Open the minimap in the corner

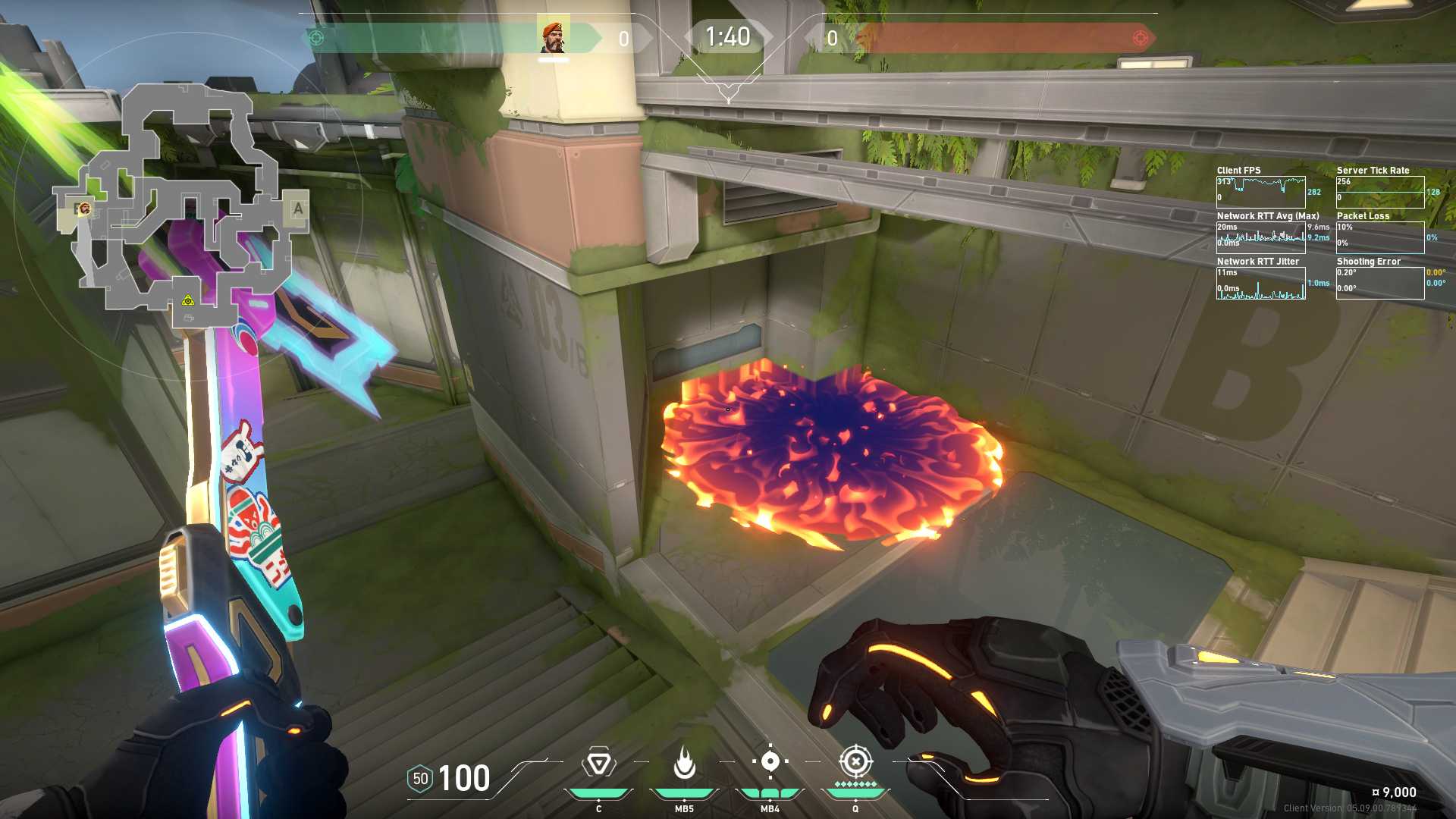tap(182, 205)
